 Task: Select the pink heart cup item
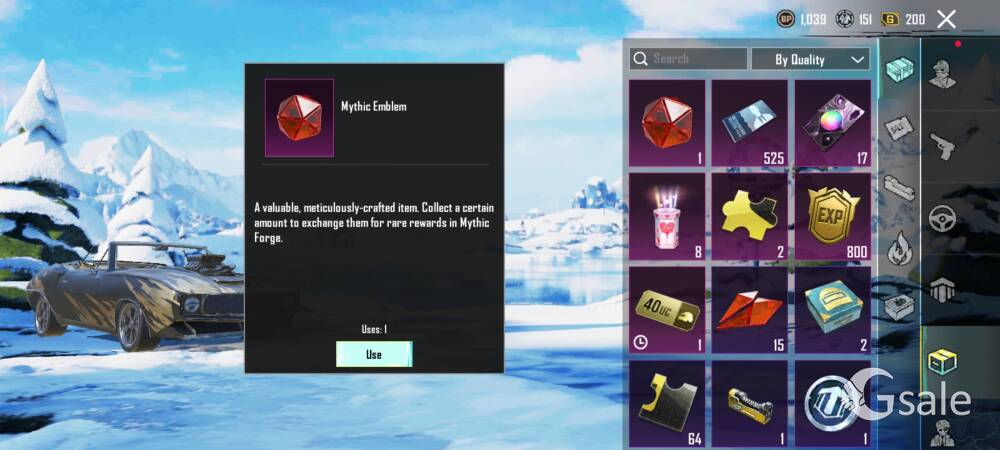tap(667, 215)
